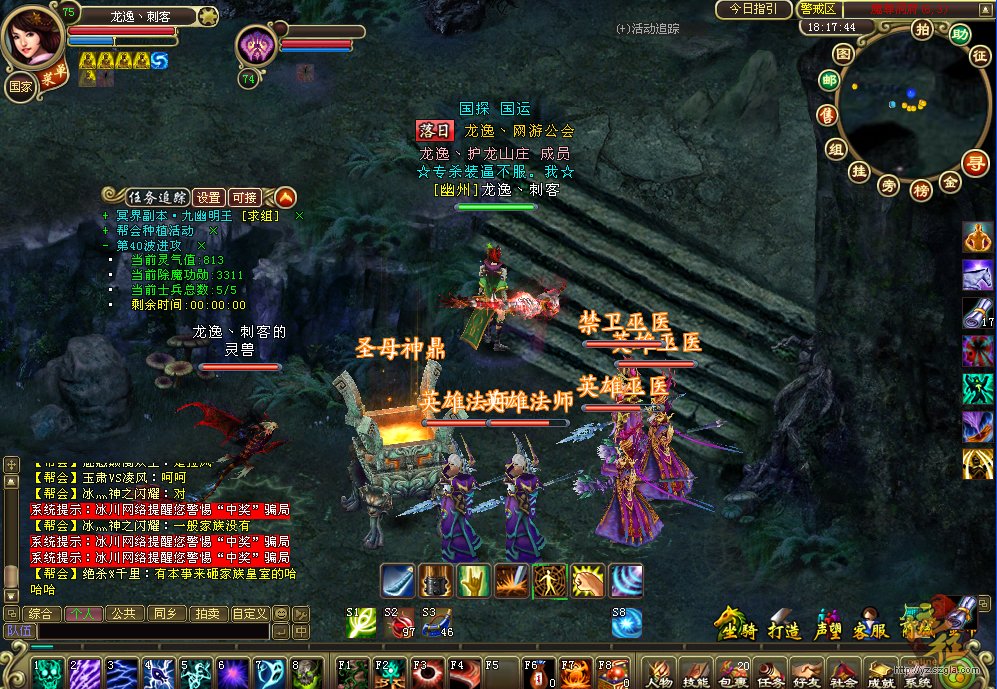The width and height of the screenshot is (997, 689).
Task: Open the 技能 skills panel
Action: (697, 673)
